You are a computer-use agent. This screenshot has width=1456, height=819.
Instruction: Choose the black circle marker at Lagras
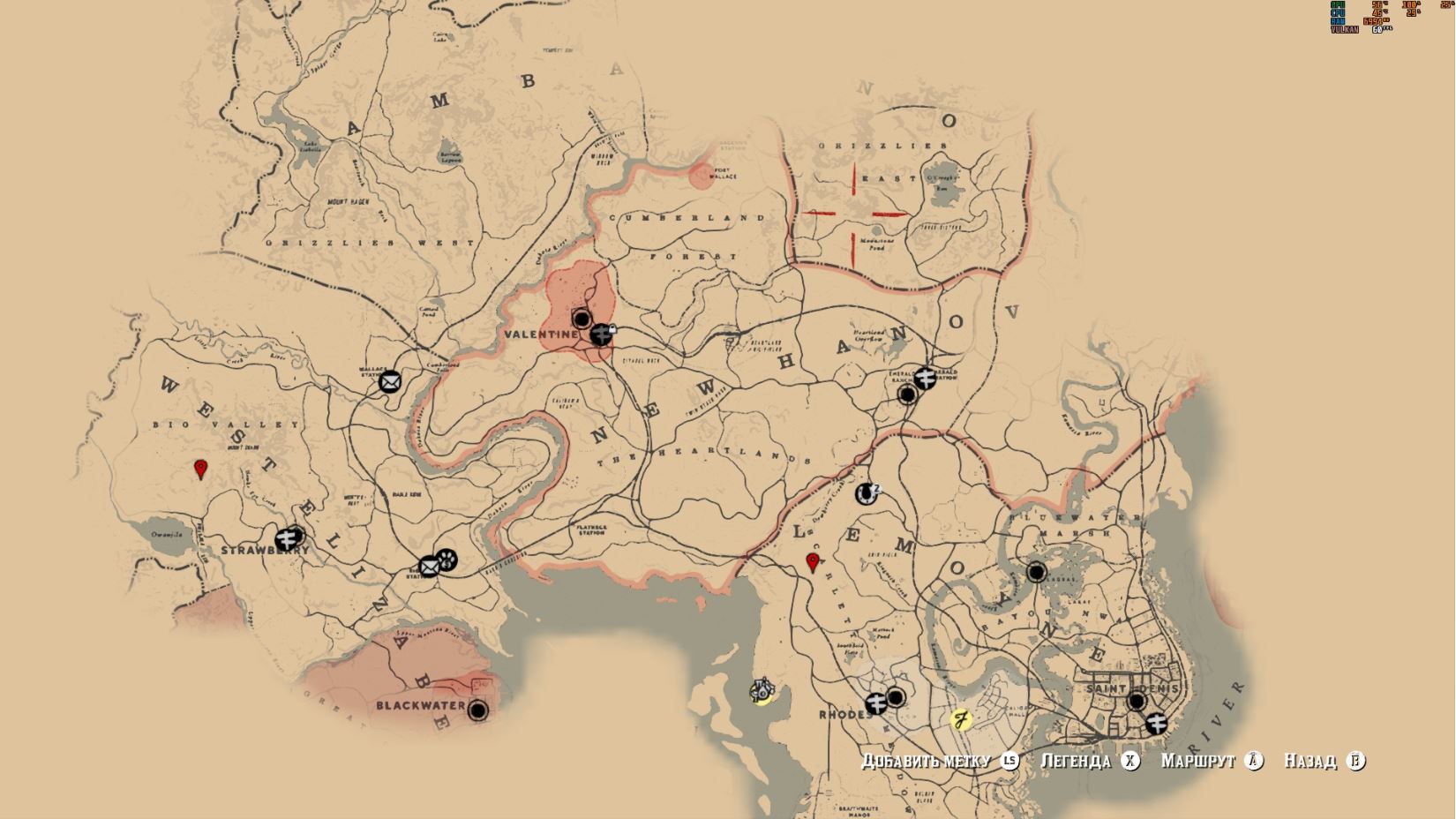coord(1036,572)
